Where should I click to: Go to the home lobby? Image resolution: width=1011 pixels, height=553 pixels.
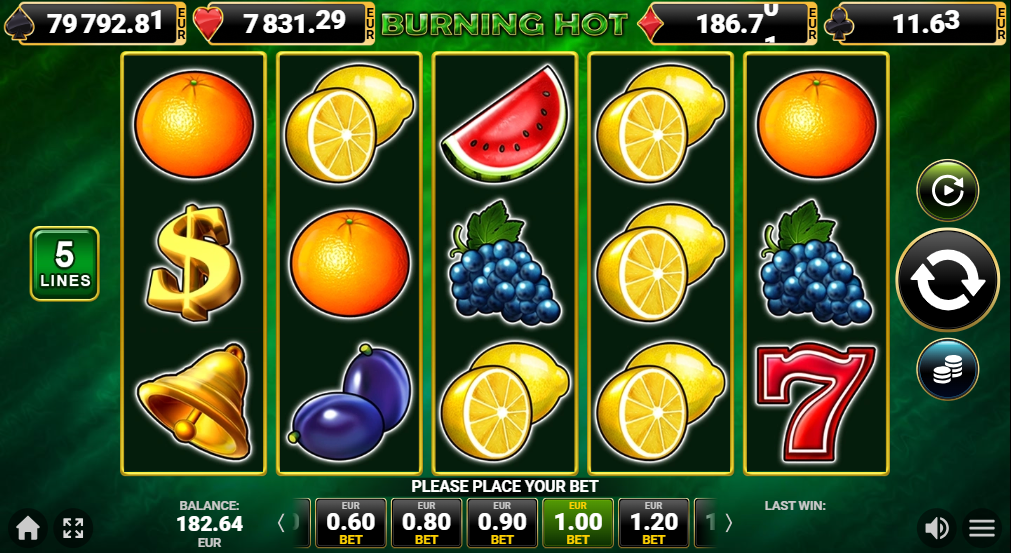point(27,527)
